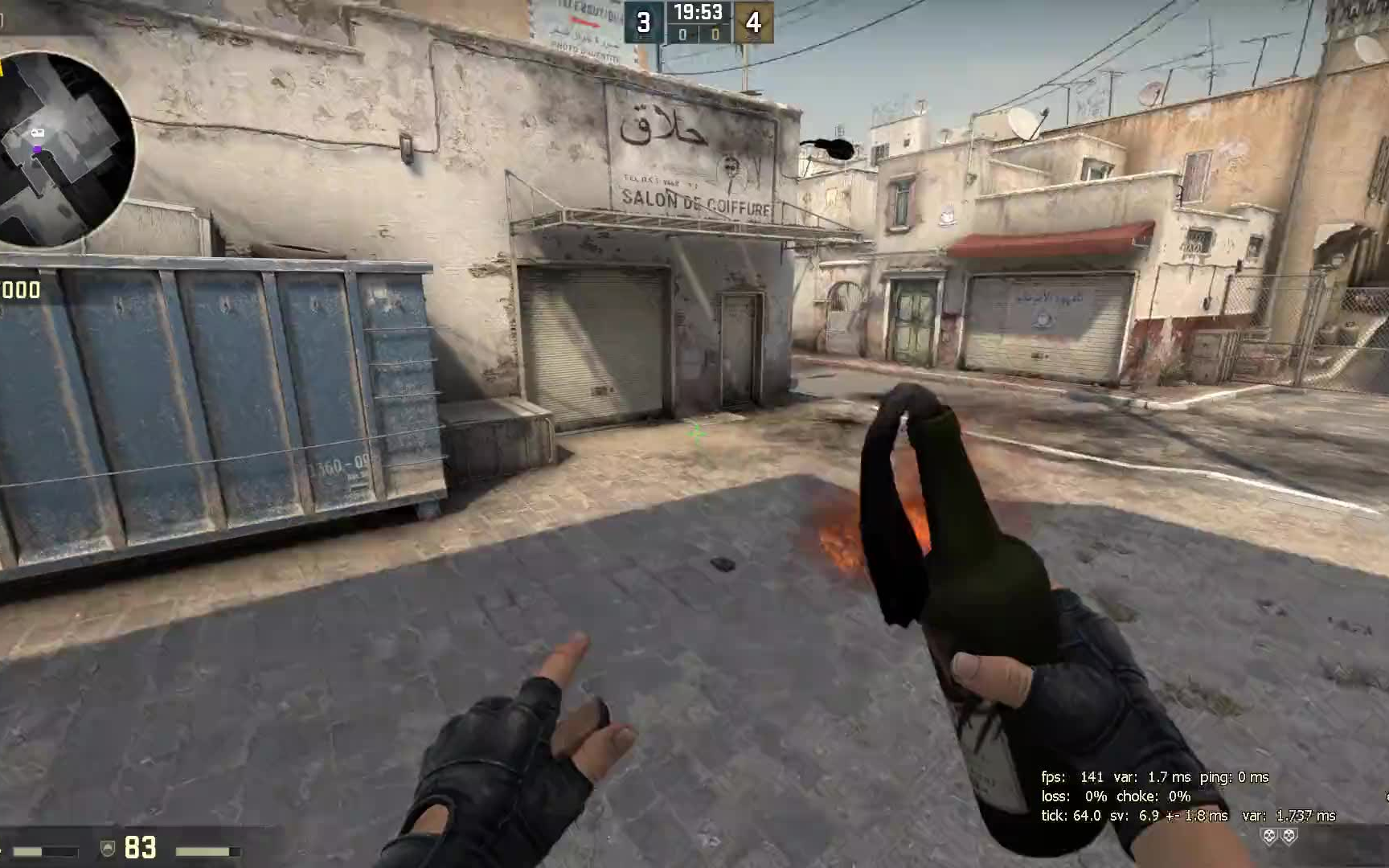This screenshot has width=1389, height=868.
Task: Toggle the round timer showing 19:53
Action: (696, 13)
